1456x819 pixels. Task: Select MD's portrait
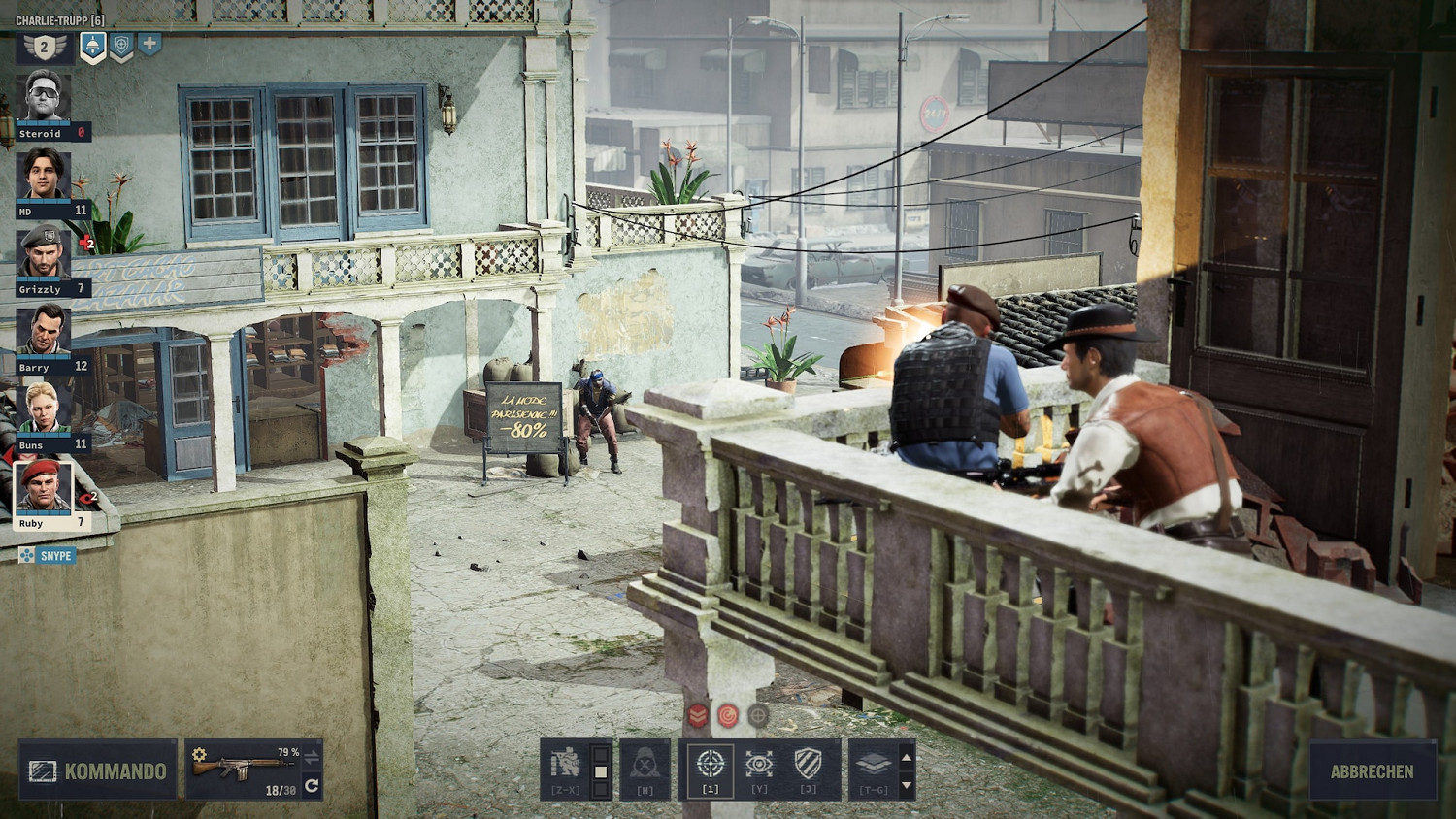click(44, 175)
